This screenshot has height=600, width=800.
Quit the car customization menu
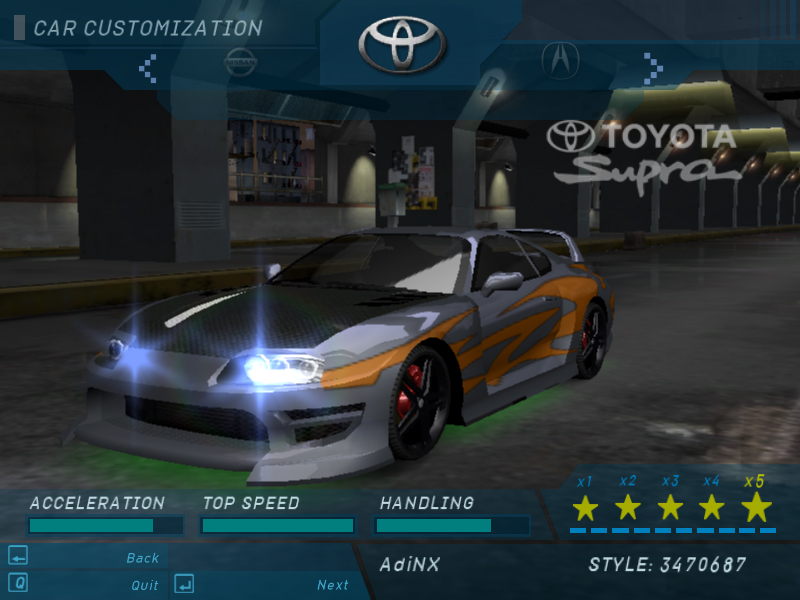(x=145, y=585)
